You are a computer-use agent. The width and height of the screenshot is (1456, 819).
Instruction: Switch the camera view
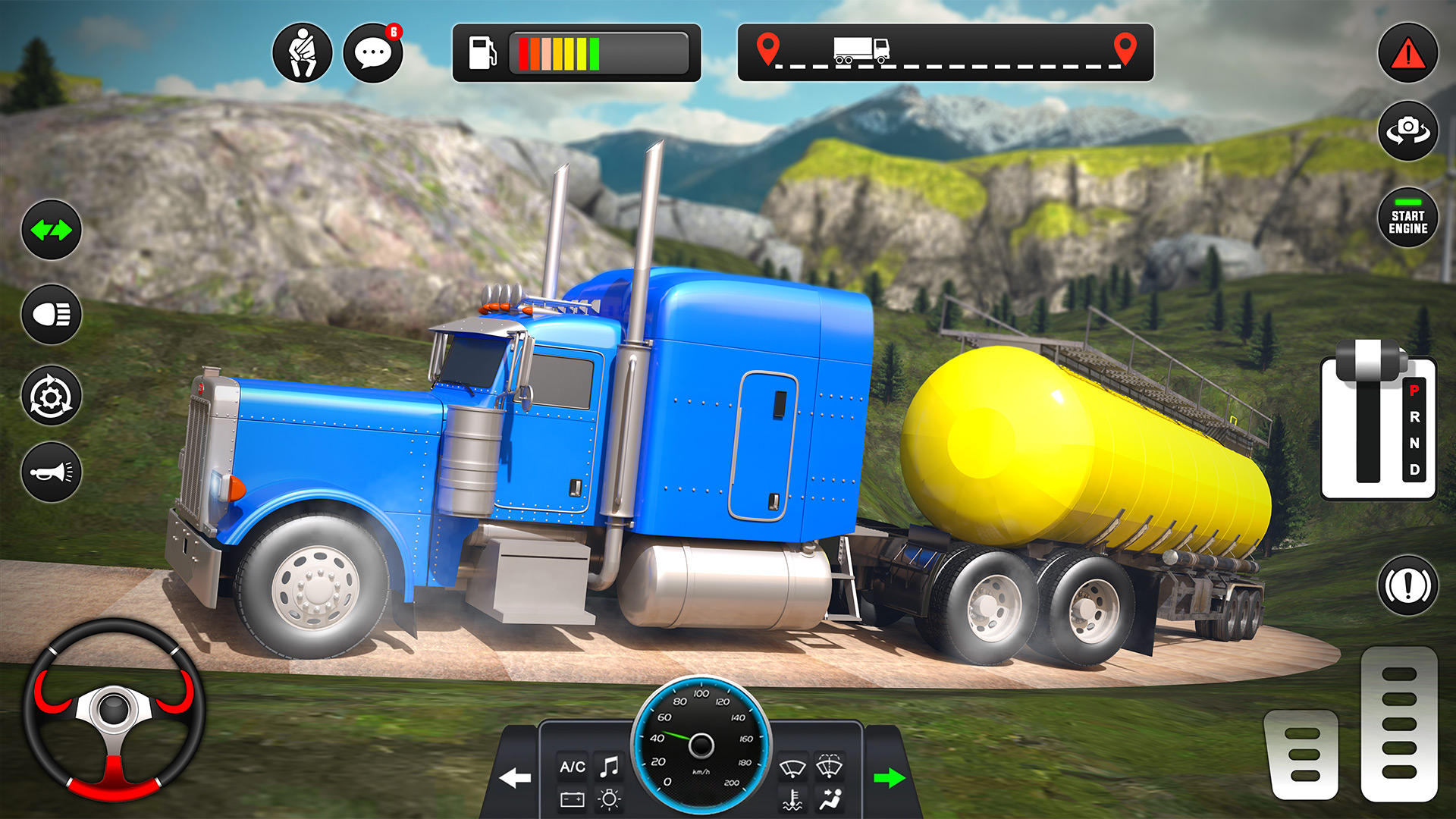click(x=1407, y=130)
